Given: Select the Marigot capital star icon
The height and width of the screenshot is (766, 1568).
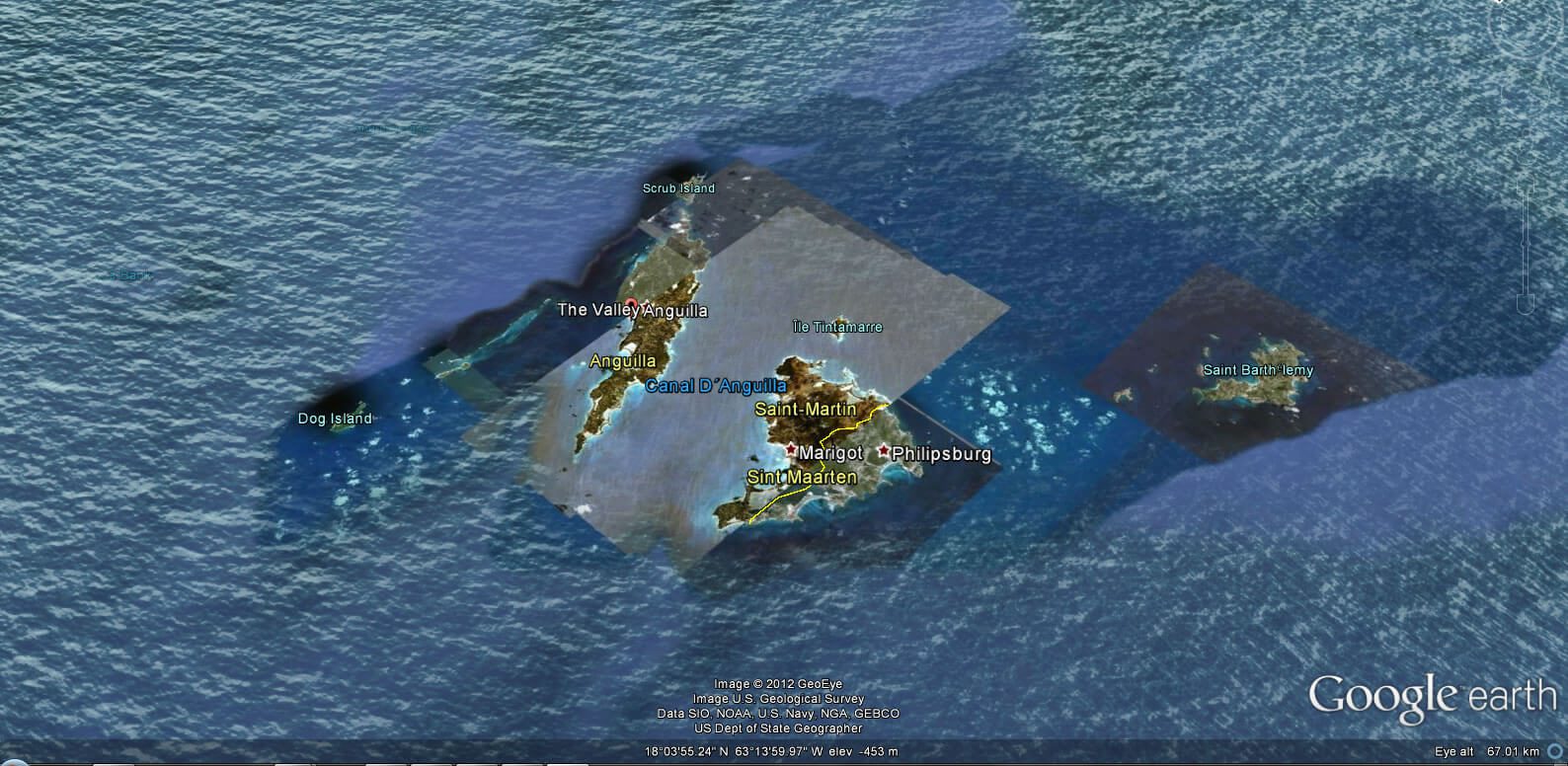Looking at the screenshot, I should point(790,449).
